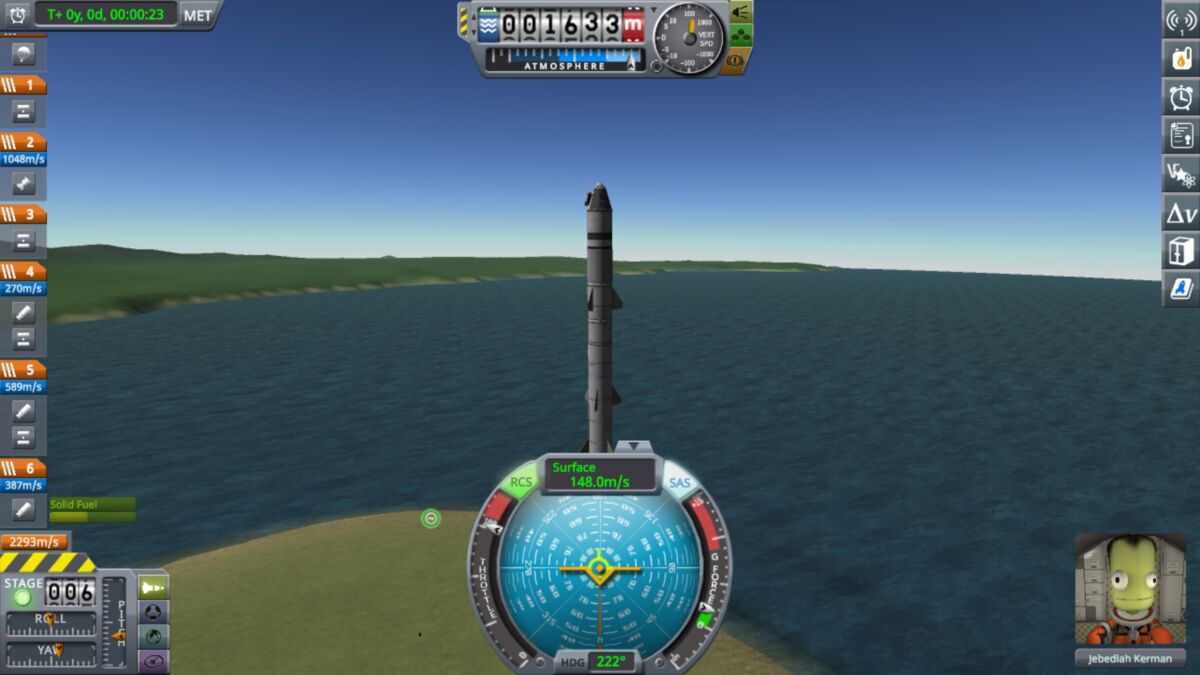Toggle the lights action group button
Viewport: 1200px width, 675px height.
pos(740,13)
